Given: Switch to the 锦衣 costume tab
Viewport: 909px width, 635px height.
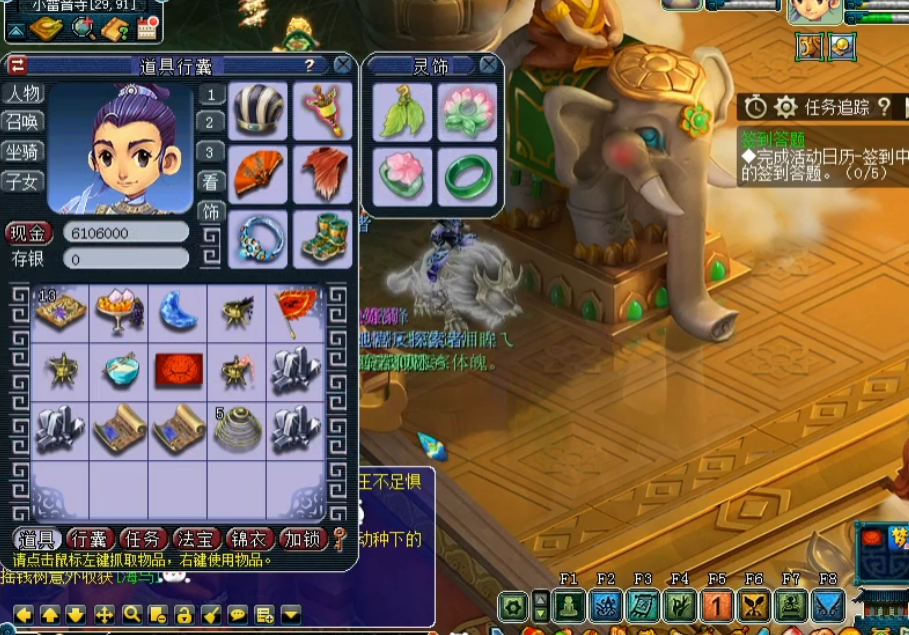Looking at the screenshot, I should click(250, 540).
